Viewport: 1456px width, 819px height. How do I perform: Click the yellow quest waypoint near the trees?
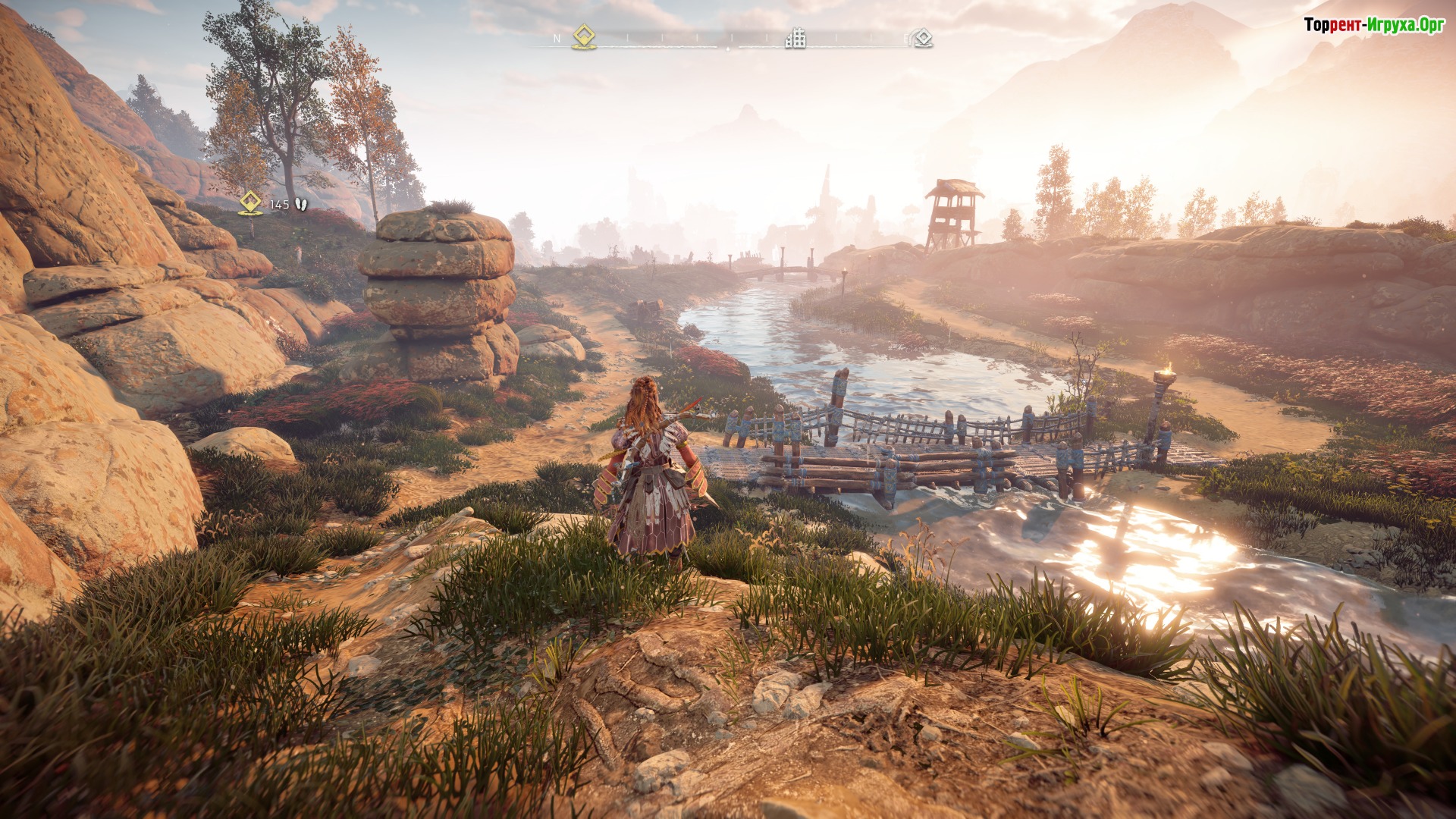[x=251, y=202]
